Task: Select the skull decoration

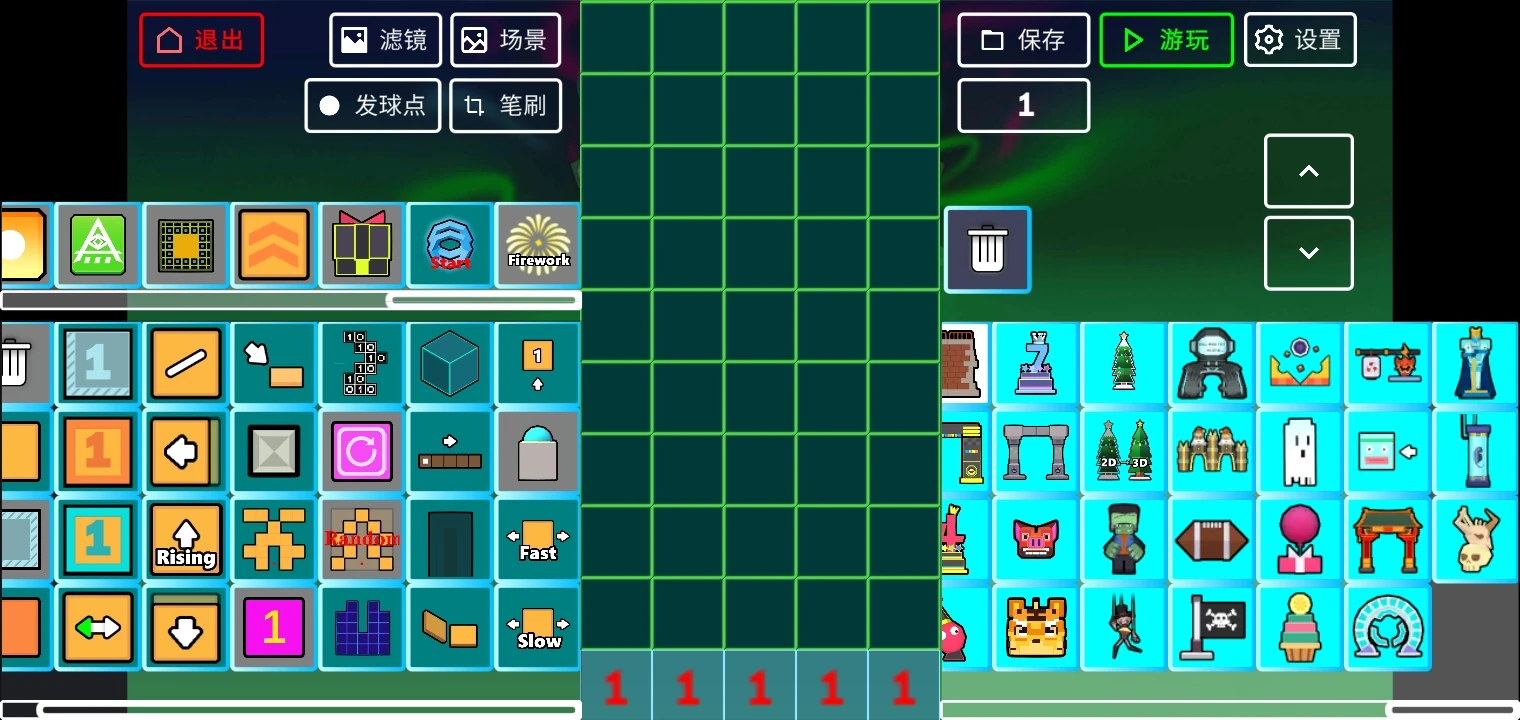Action: click(x=1475, y=539)
